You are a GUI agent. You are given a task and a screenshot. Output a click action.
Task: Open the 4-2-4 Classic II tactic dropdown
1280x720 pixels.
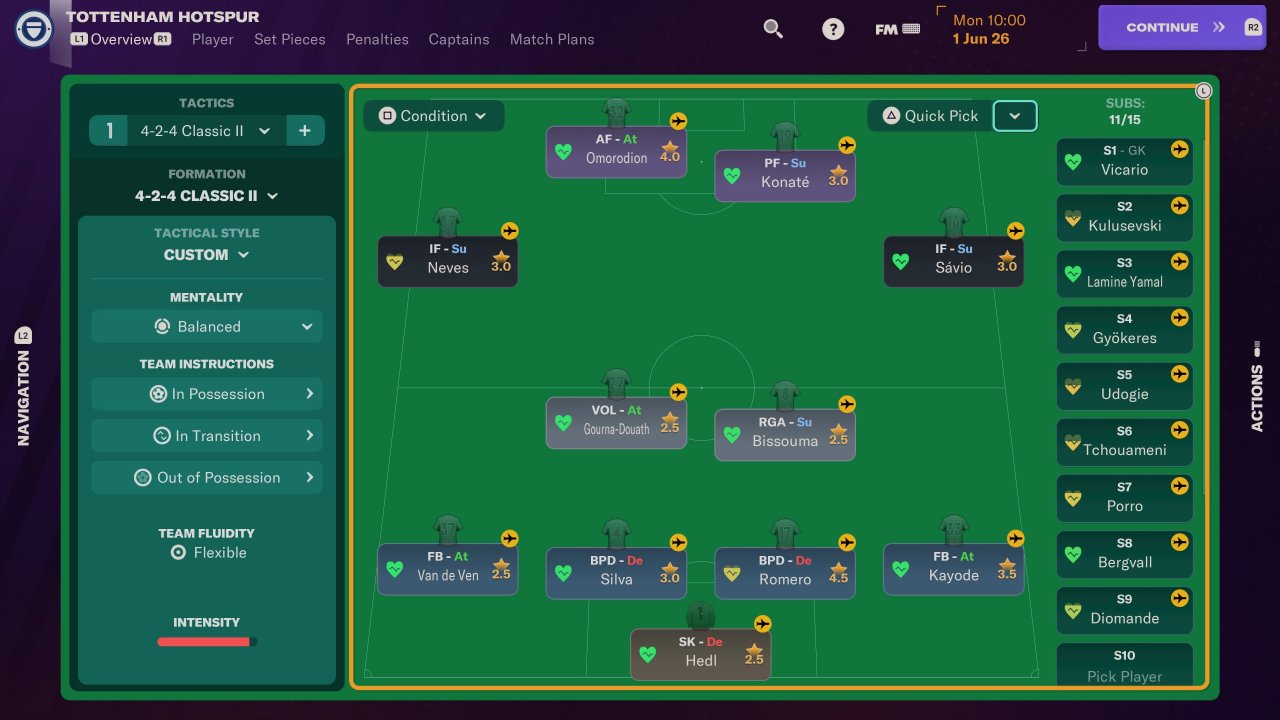coord(205,131)
